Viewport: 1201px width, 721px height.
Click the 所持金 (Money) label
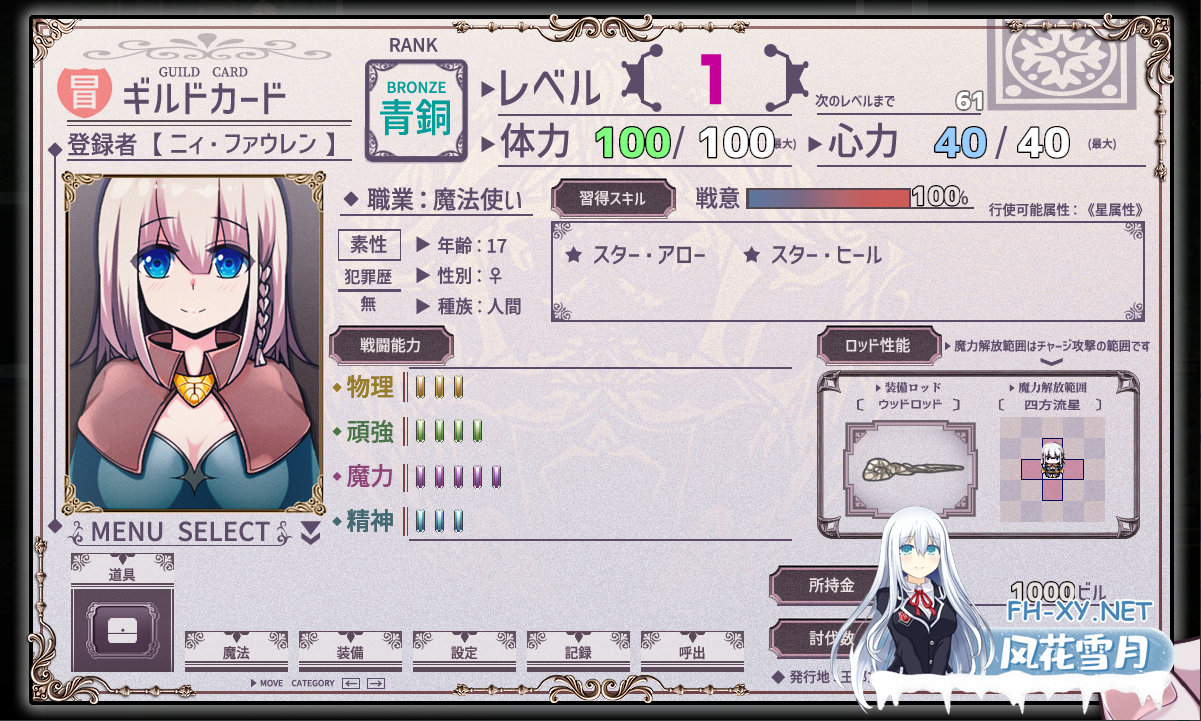click(x=831, y=586)
